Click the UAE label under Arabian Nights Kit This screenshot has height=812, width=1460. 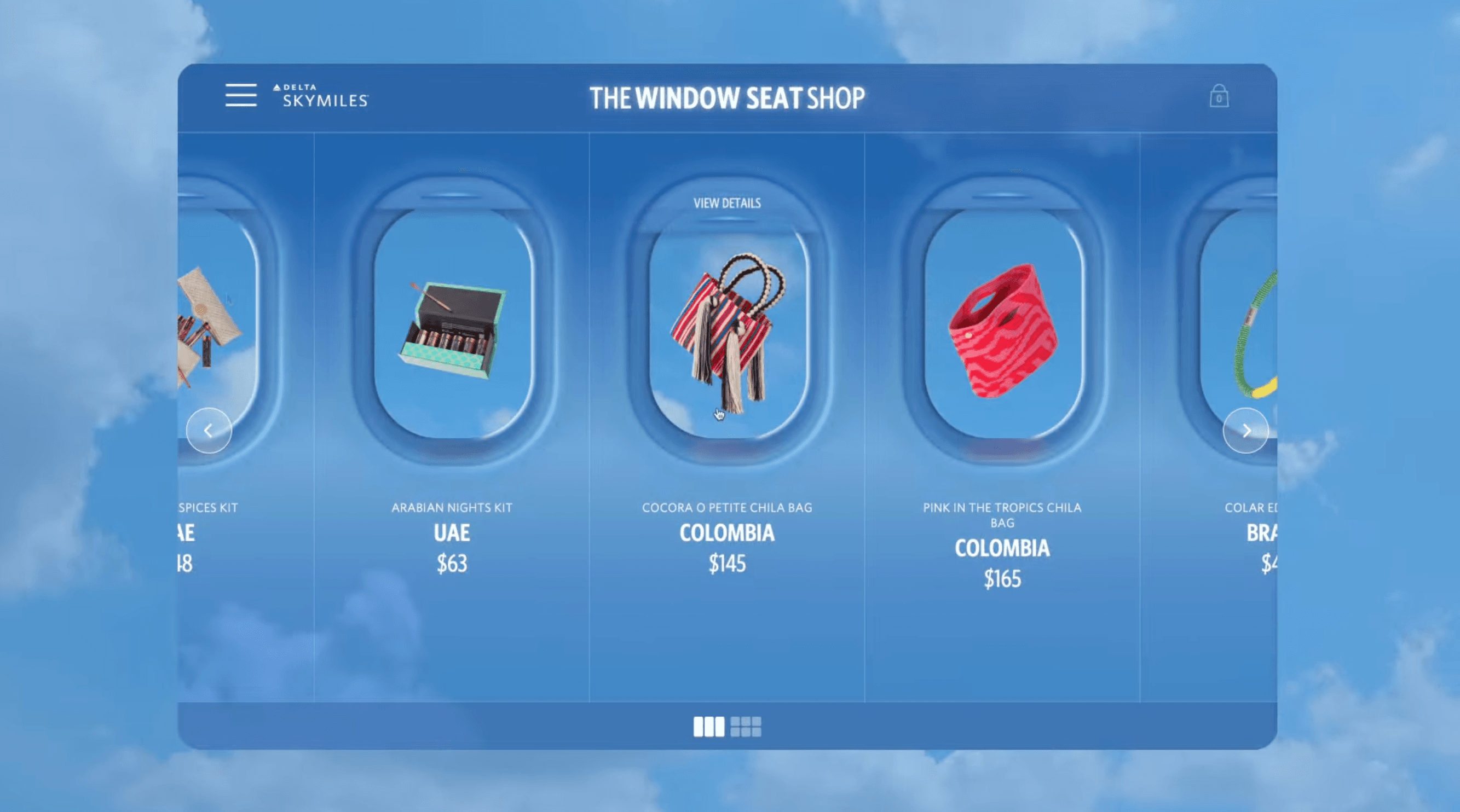pyautogui.click(x=452, y=532)
